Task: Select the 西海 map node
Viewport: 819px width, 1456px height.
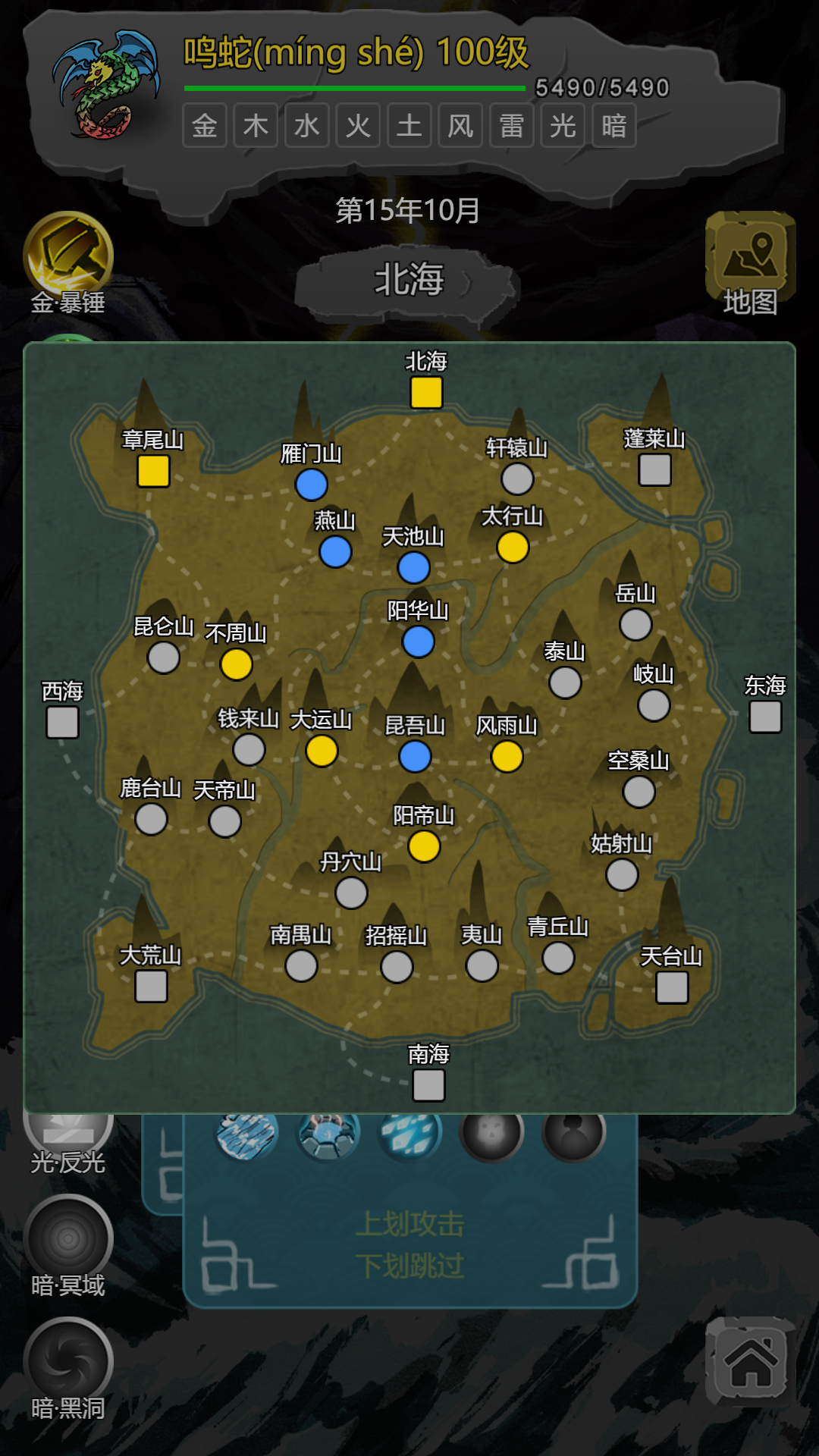Action: pyautogui.click(x=62, y=722)
